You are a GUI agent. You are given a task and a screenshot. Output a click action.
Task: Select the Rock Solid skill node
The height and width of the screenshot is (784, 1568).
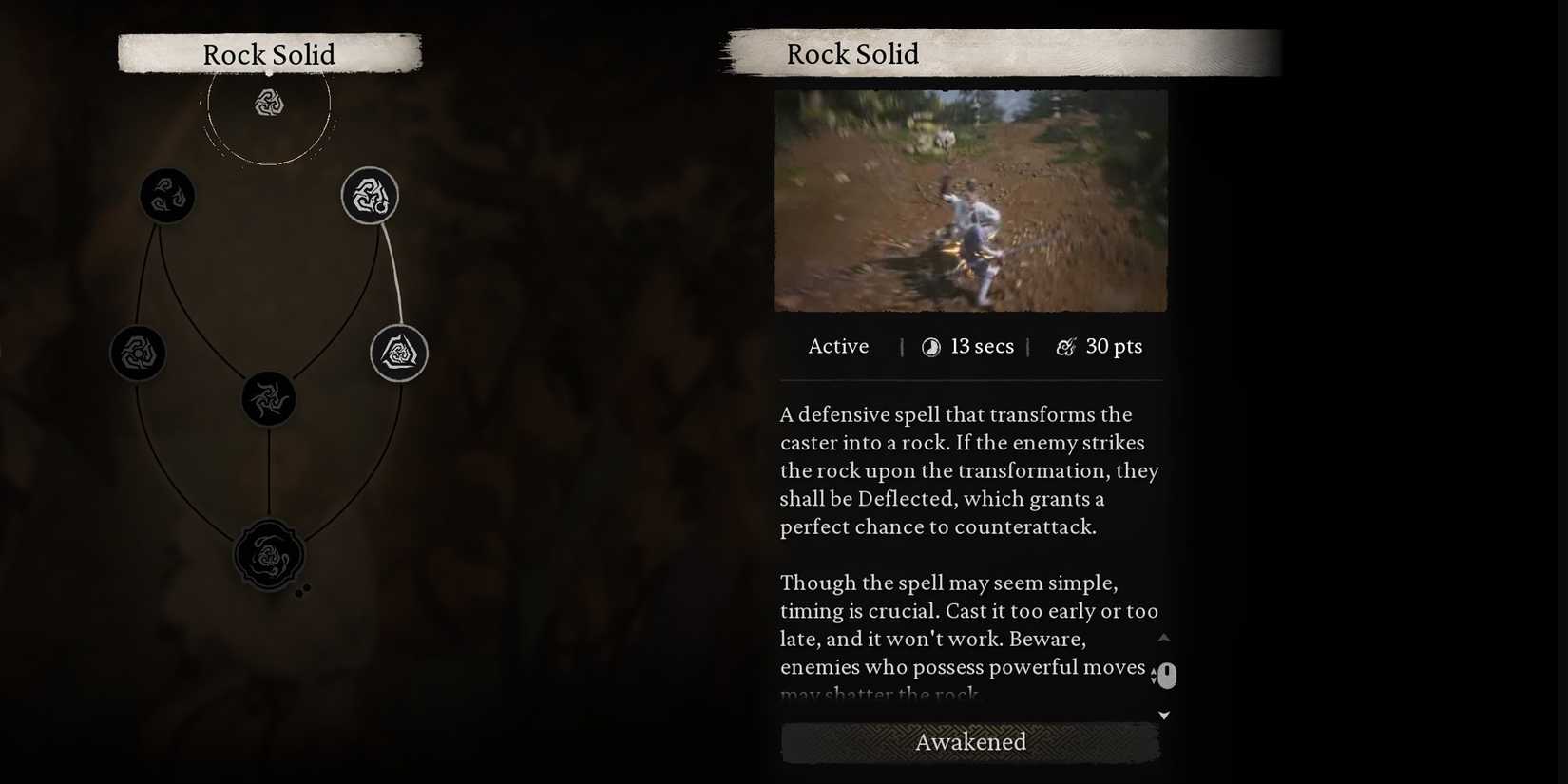point(370,197)
